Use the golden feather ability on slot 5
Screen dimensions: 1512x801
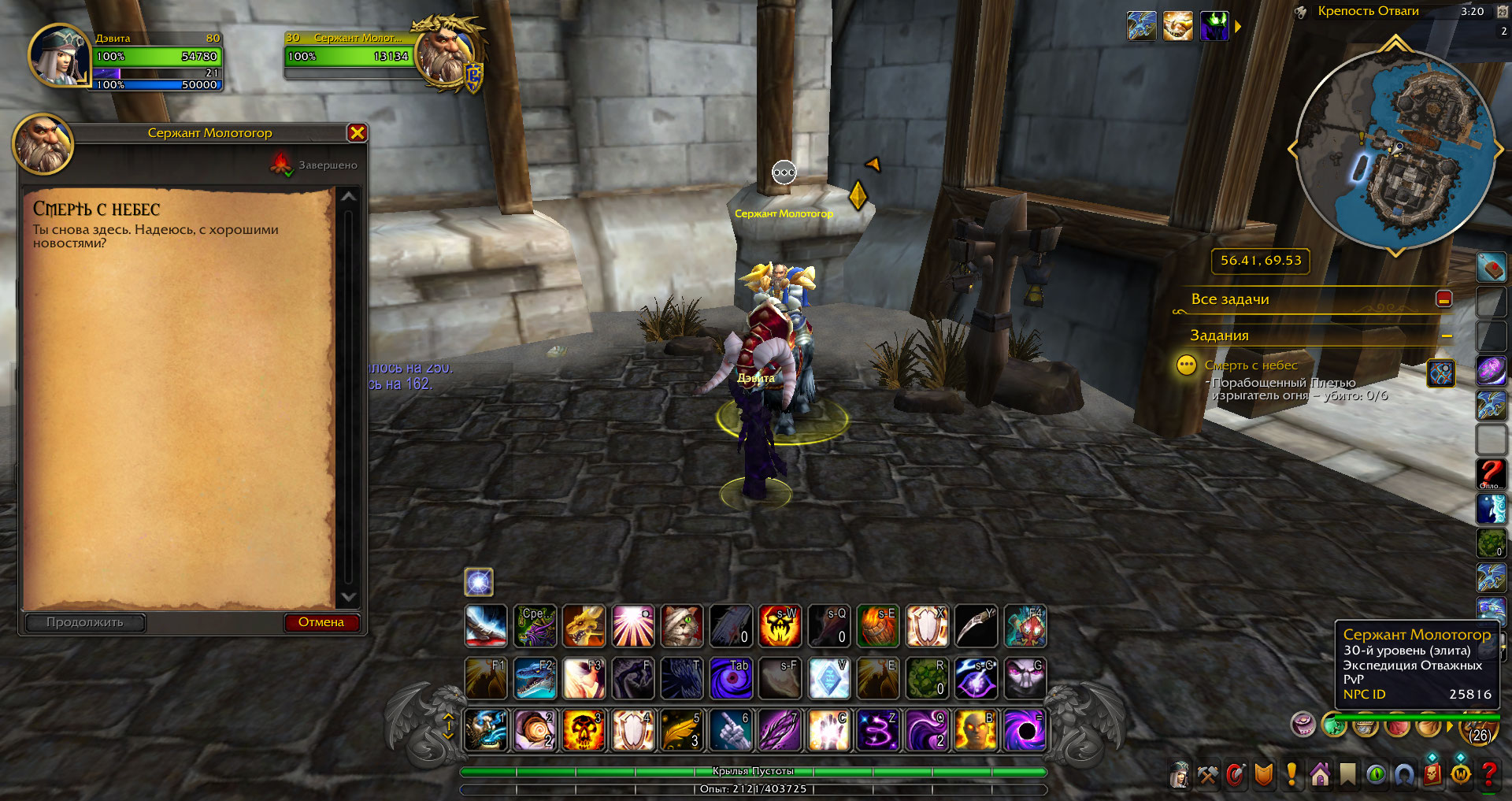tap(681, 730)
